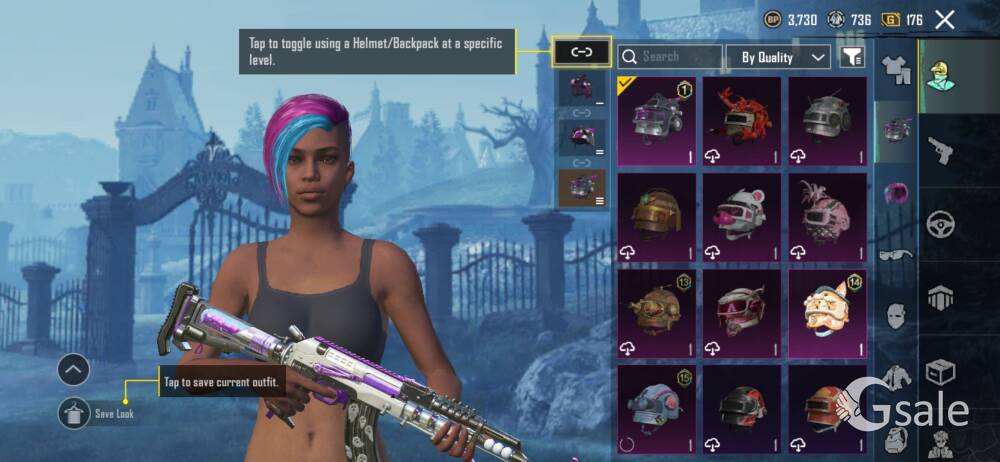1000x462 pixels.
Task: Open the By Quality sort dropdown
Action: coord(778,57)
